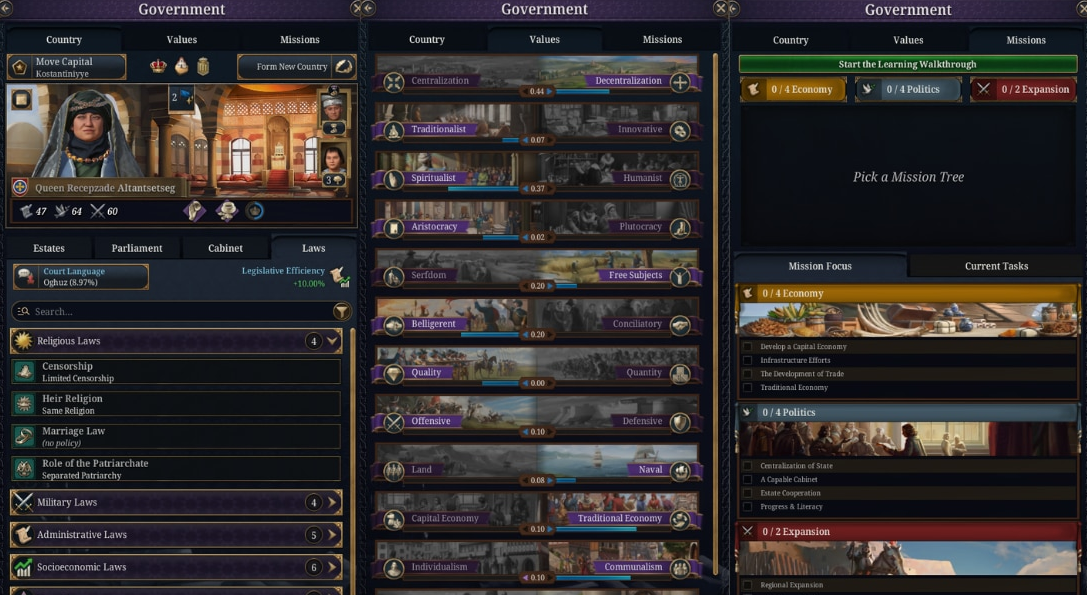Open the Parliament tab

pos(137,248)
